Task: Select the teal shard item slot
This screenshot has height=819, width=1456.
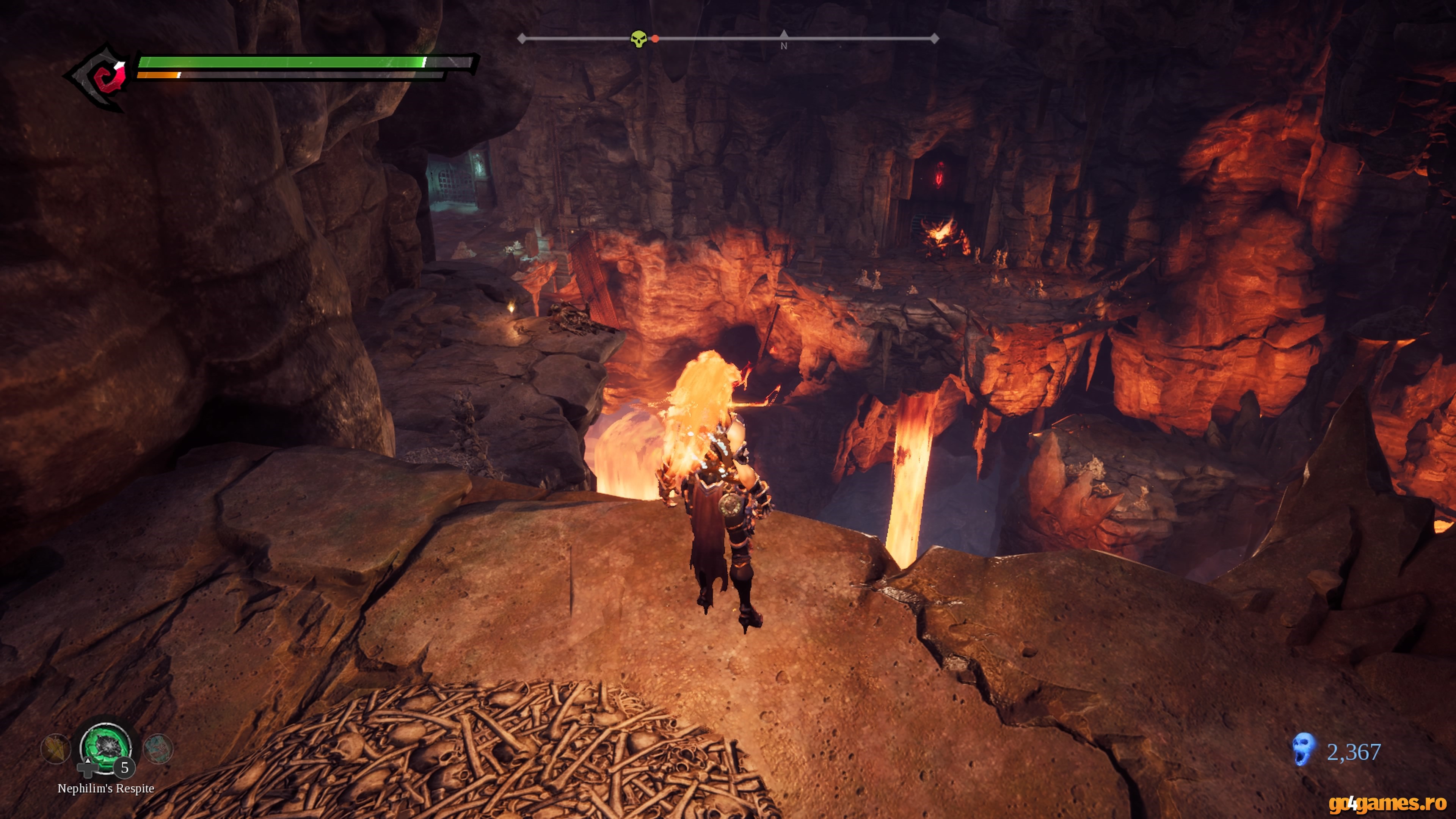Action: tap(158, 748)
